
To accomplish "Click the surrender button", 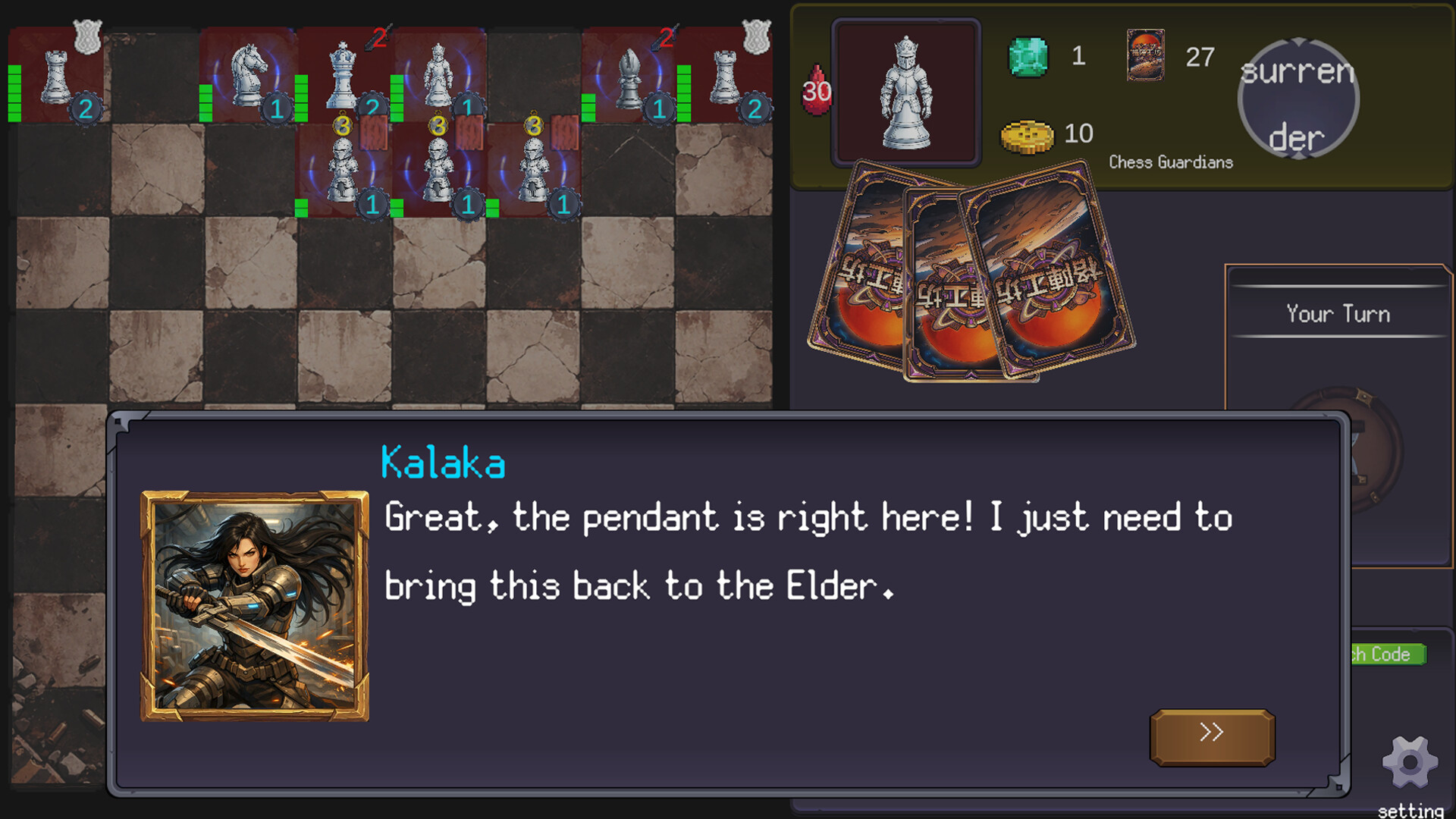I will tap(1298, 99).
